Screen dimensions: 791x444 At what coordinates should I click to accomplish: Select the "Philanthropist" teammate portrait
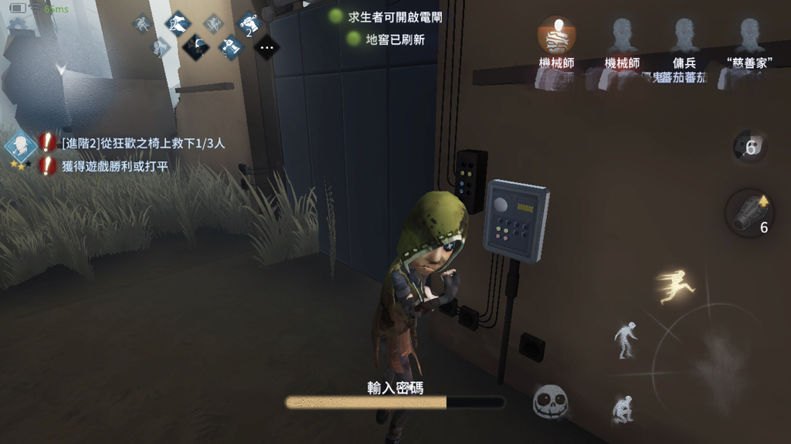(750, 38)
